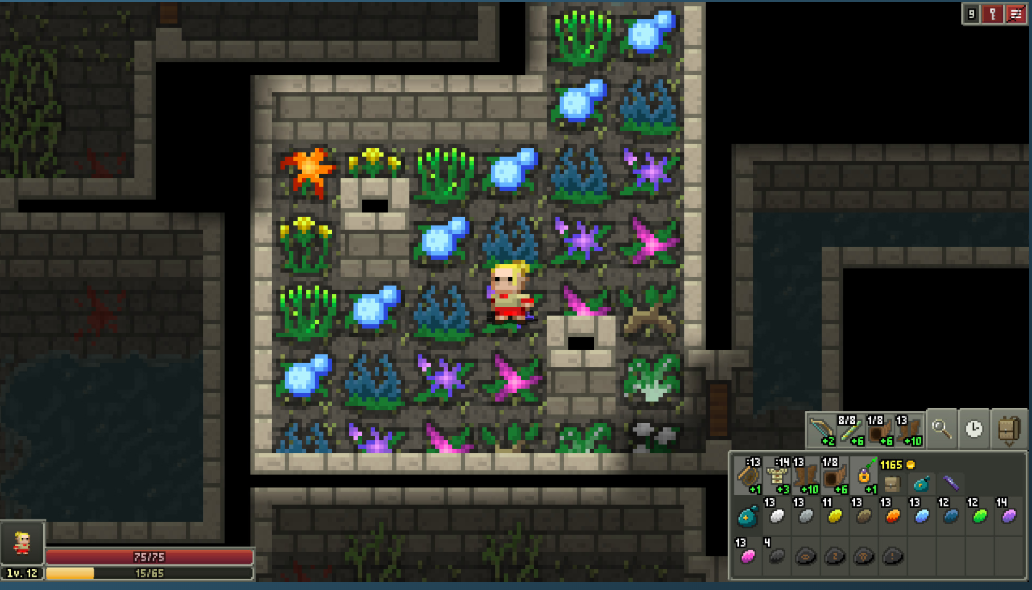The image size is (1032, 590).
Task: Select the yellow seed stack
Action: coord(834,516)
